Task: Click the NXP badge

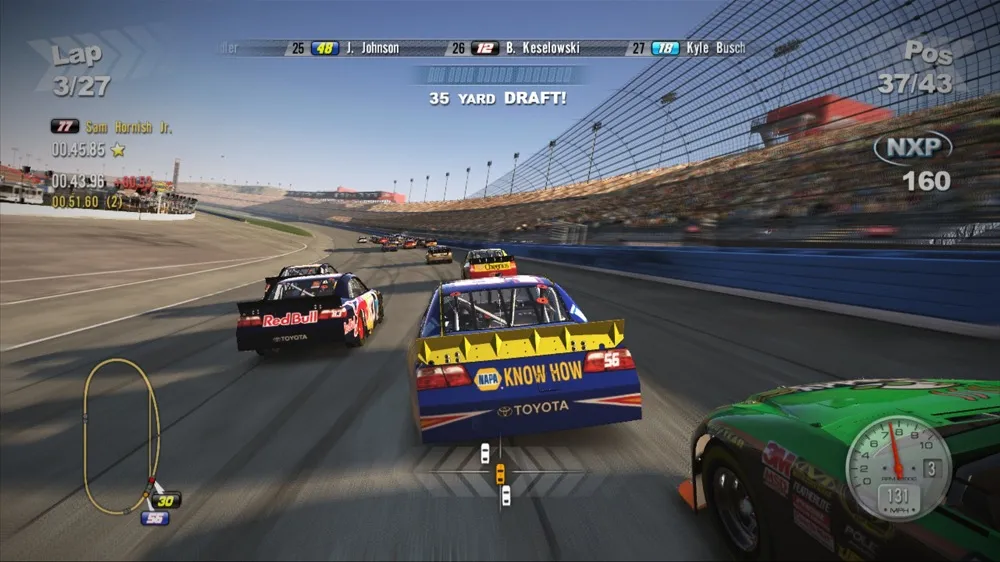Action: click(912, 148)
